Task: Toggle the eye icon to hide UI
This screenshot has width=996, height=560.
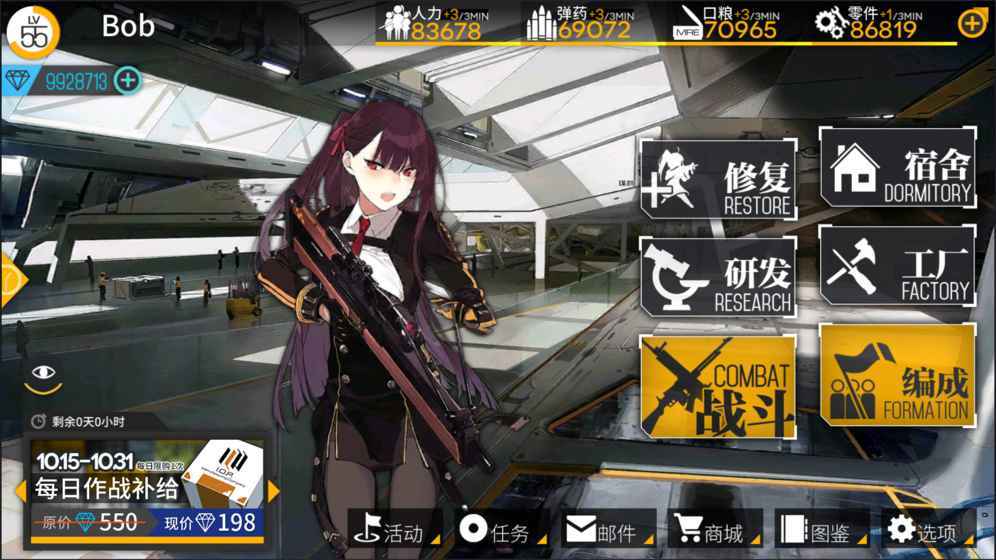Action: coord(43,374)
